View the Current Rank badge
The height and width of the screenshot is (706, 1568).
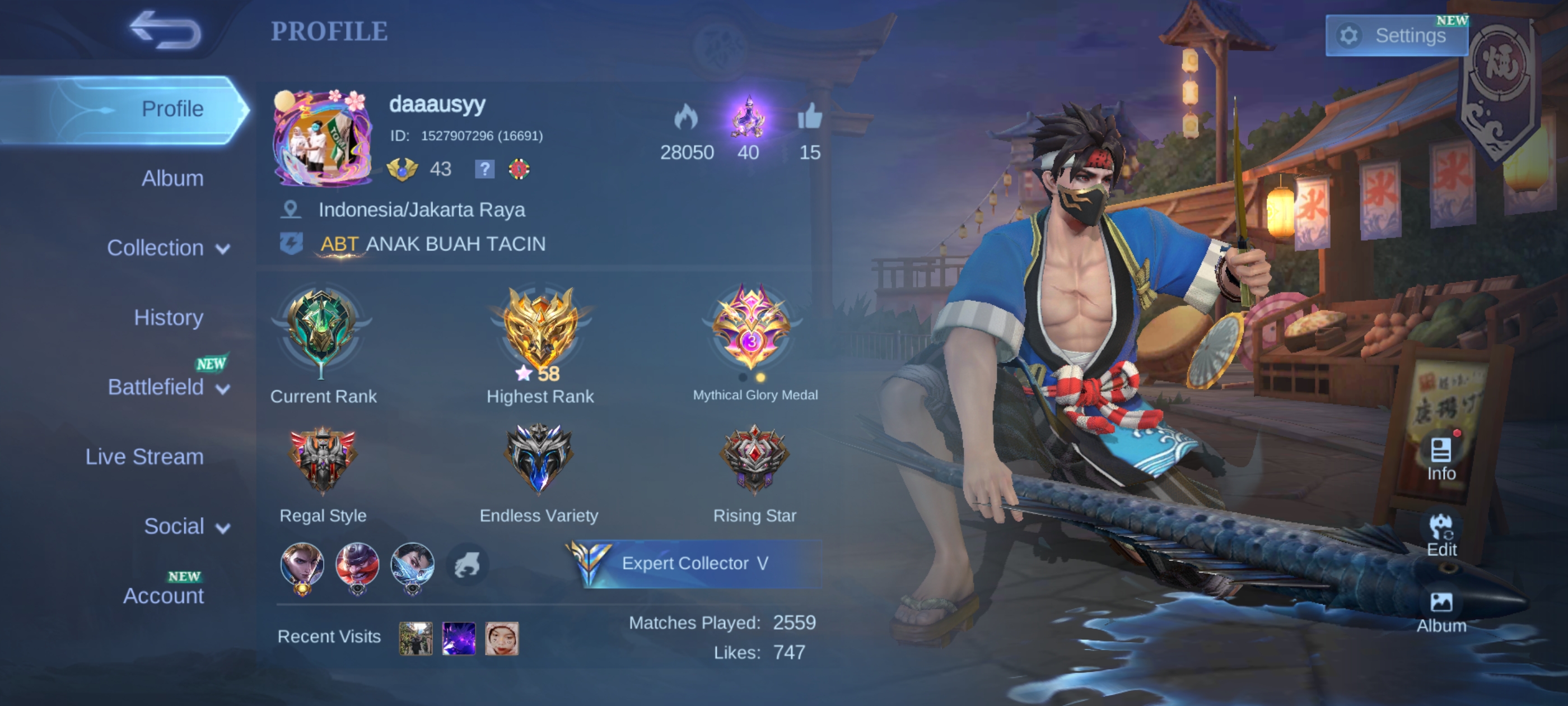coord(322,332)
